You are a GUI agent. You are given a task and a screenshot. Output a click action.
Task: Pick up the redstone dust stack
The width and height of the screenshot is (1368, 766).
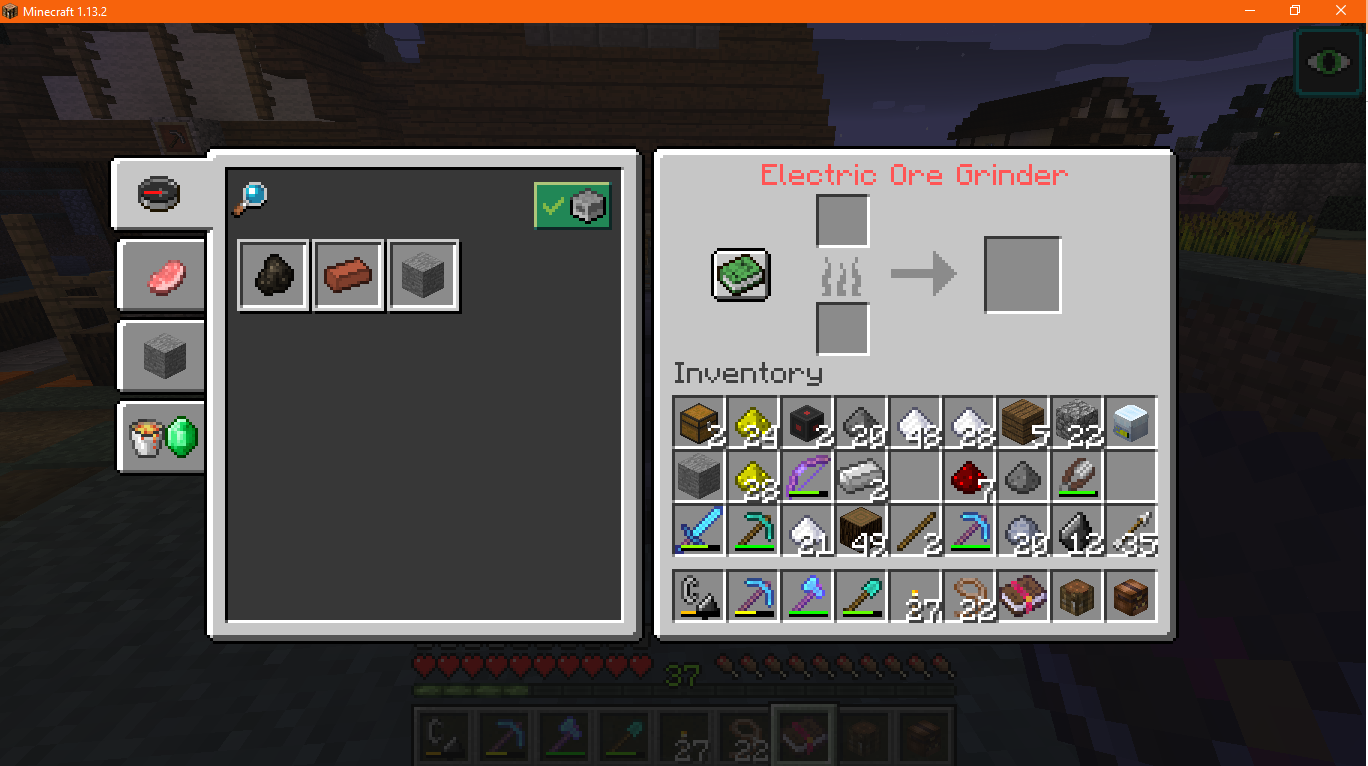(967, 477)
